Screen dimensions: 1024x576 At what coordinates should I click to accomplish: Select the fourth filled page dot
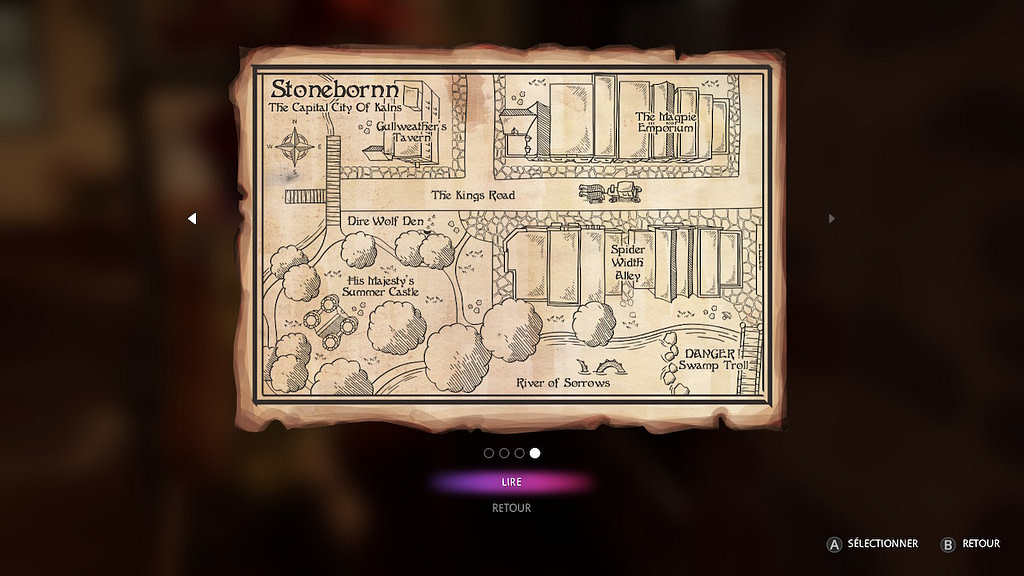[x=535, y=453]
